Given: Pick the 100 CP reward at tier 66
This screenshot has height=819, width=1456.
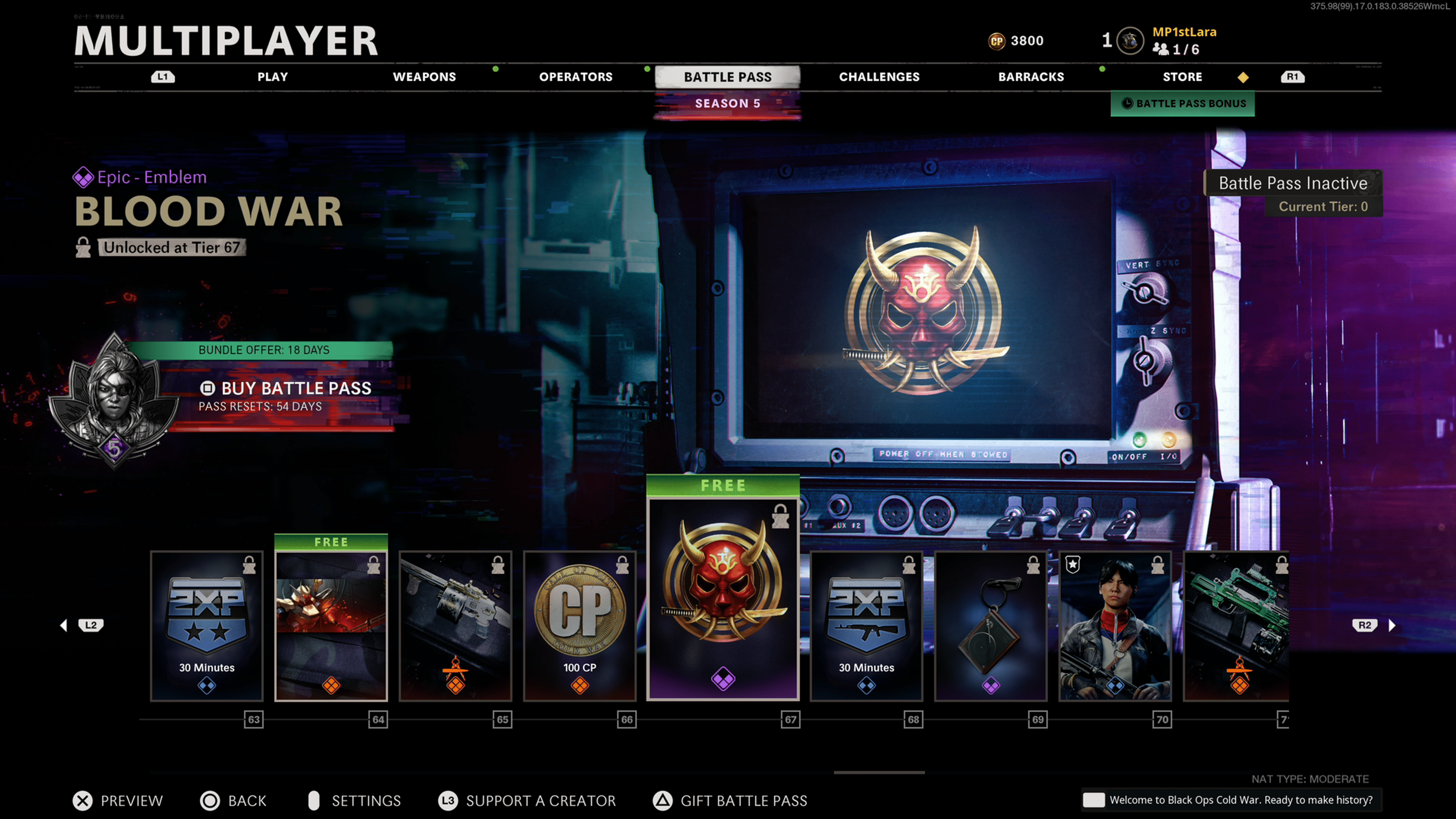Looking at the screenshot, I should tap(580, 626).
